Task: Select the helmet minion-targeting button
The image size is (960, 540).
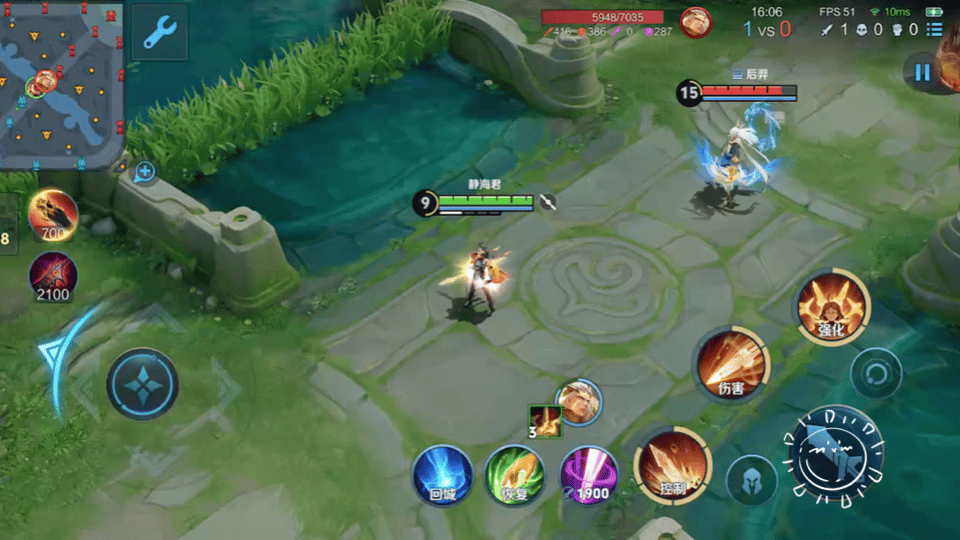Action: [x=751, y=482]
